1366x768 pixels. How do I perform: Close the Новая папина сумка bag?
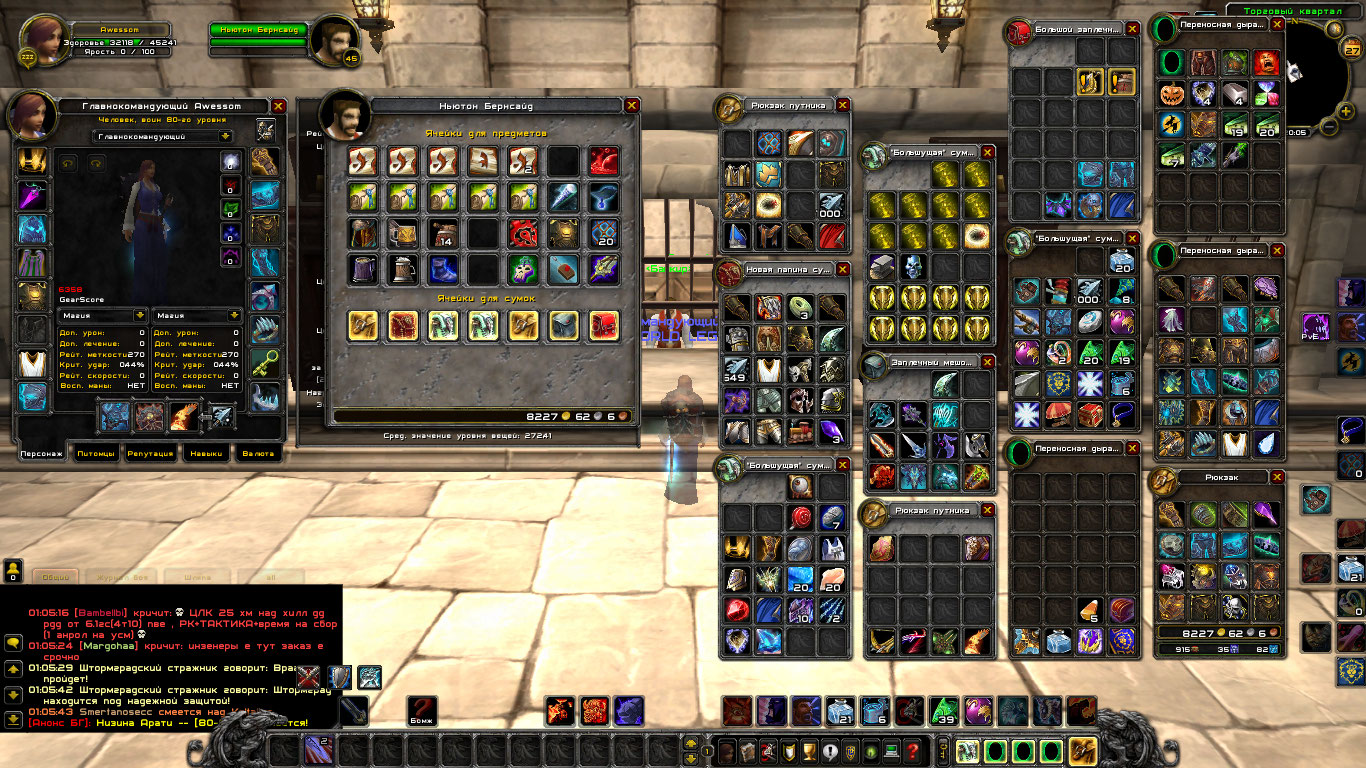tap(843, 269)
